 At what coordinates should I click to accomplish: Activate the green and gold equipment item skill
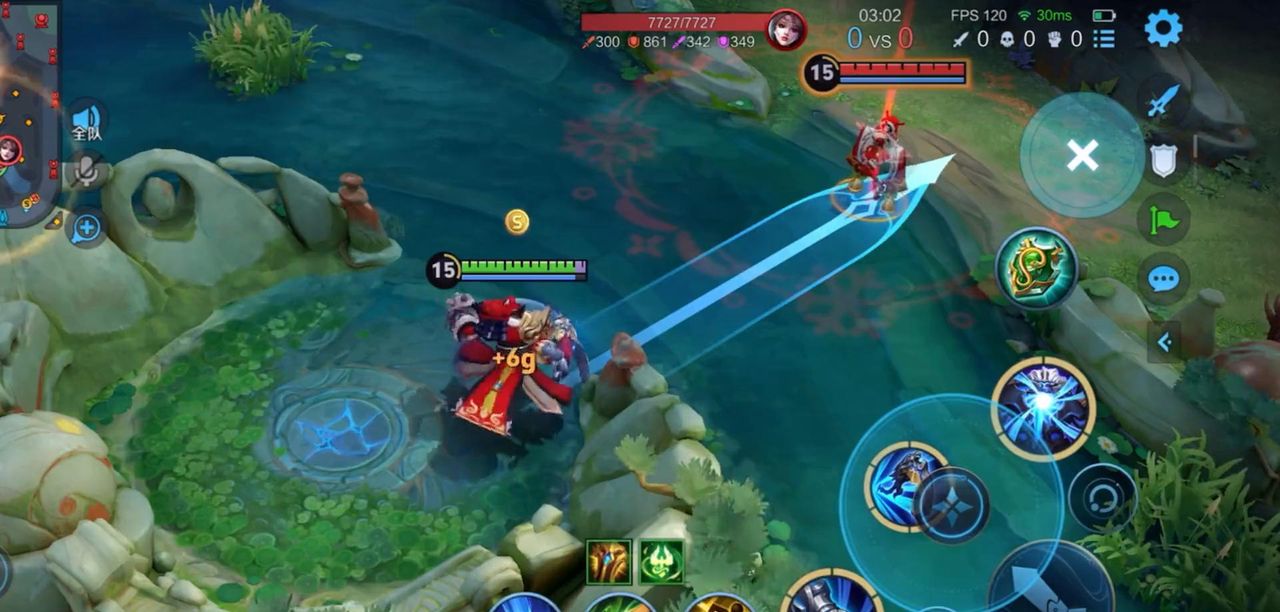tap(1036, 267)
